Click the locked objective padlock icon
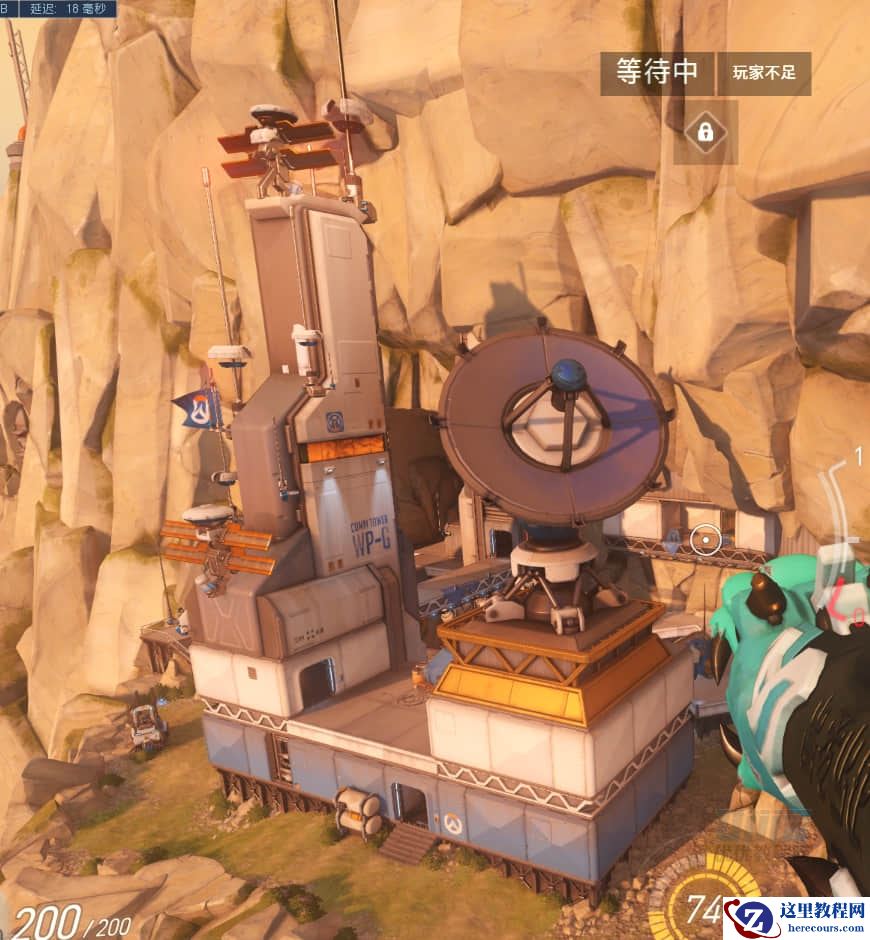870x940 pixels. (705, 131)
